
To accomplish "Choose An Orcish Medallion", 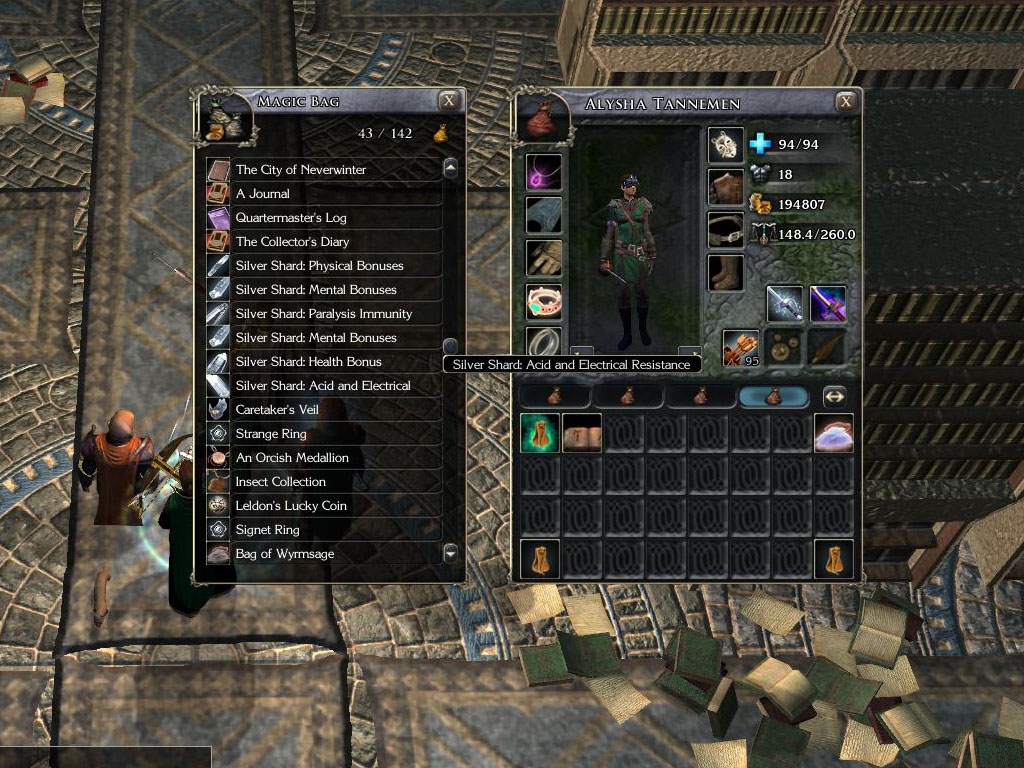I will click(x=292, y=458).
